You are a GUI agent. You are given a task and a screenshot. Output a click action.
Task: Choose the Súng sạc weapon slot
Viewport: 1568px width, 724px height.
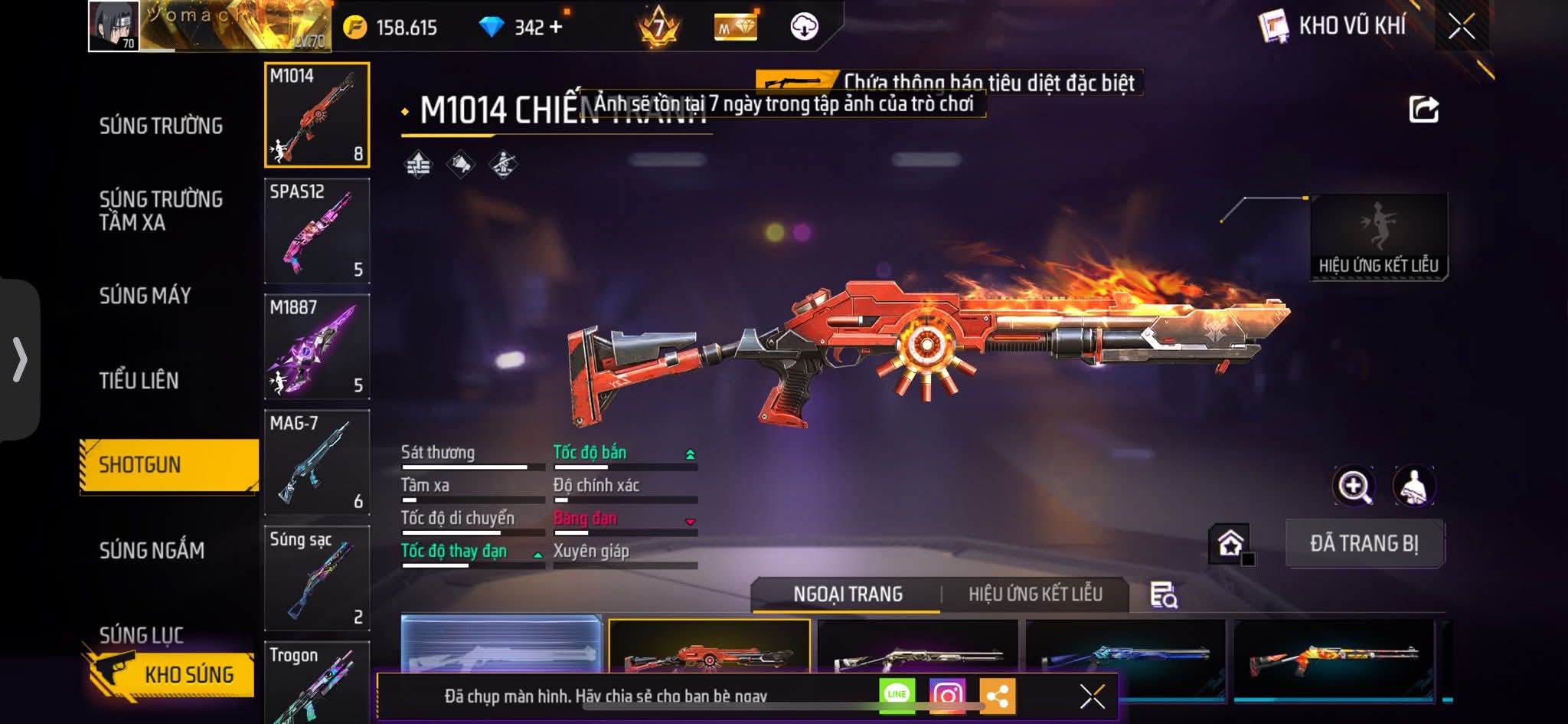tap(317, 578)
